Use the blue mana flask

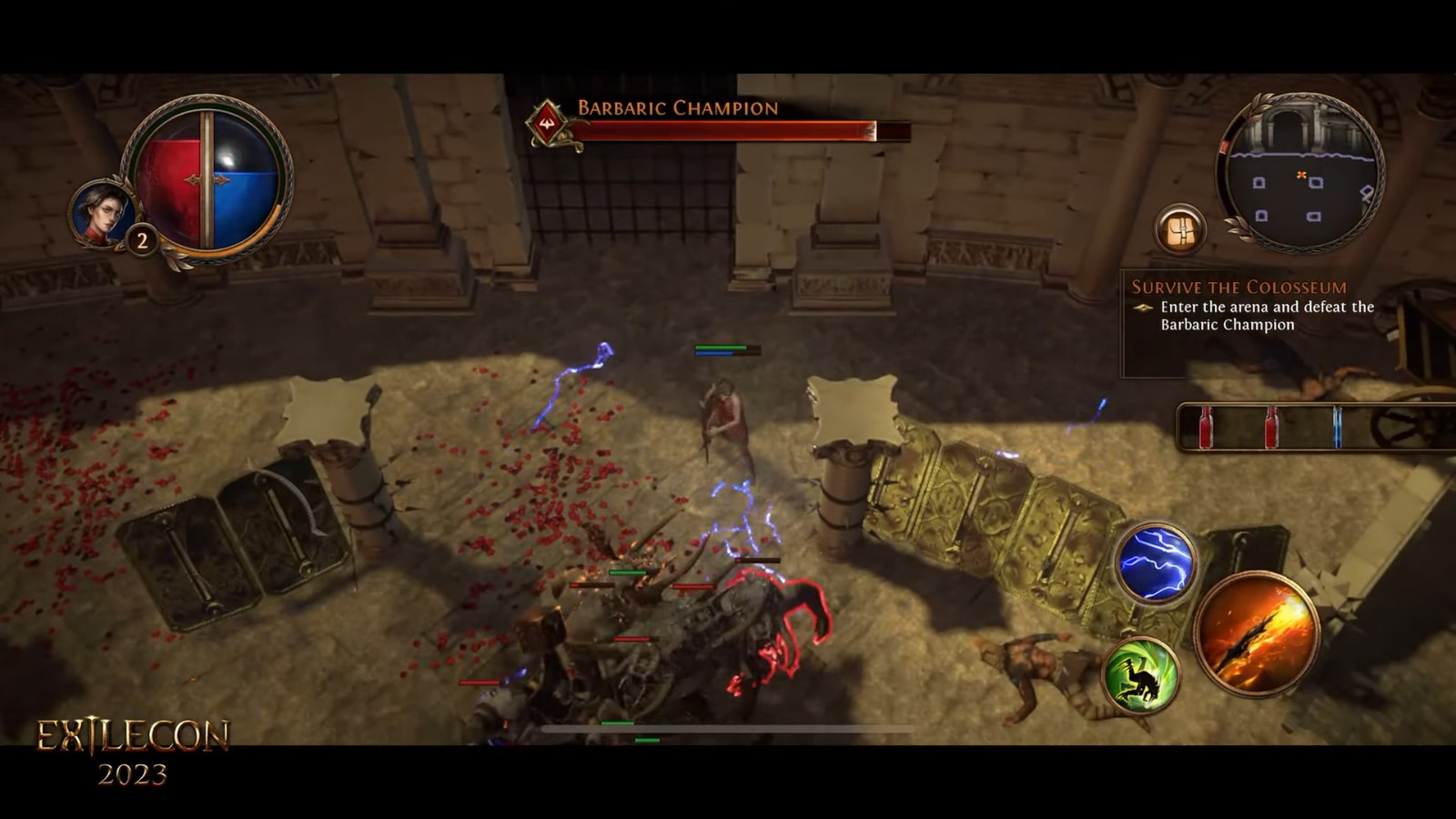click(x=1338, y=428)
